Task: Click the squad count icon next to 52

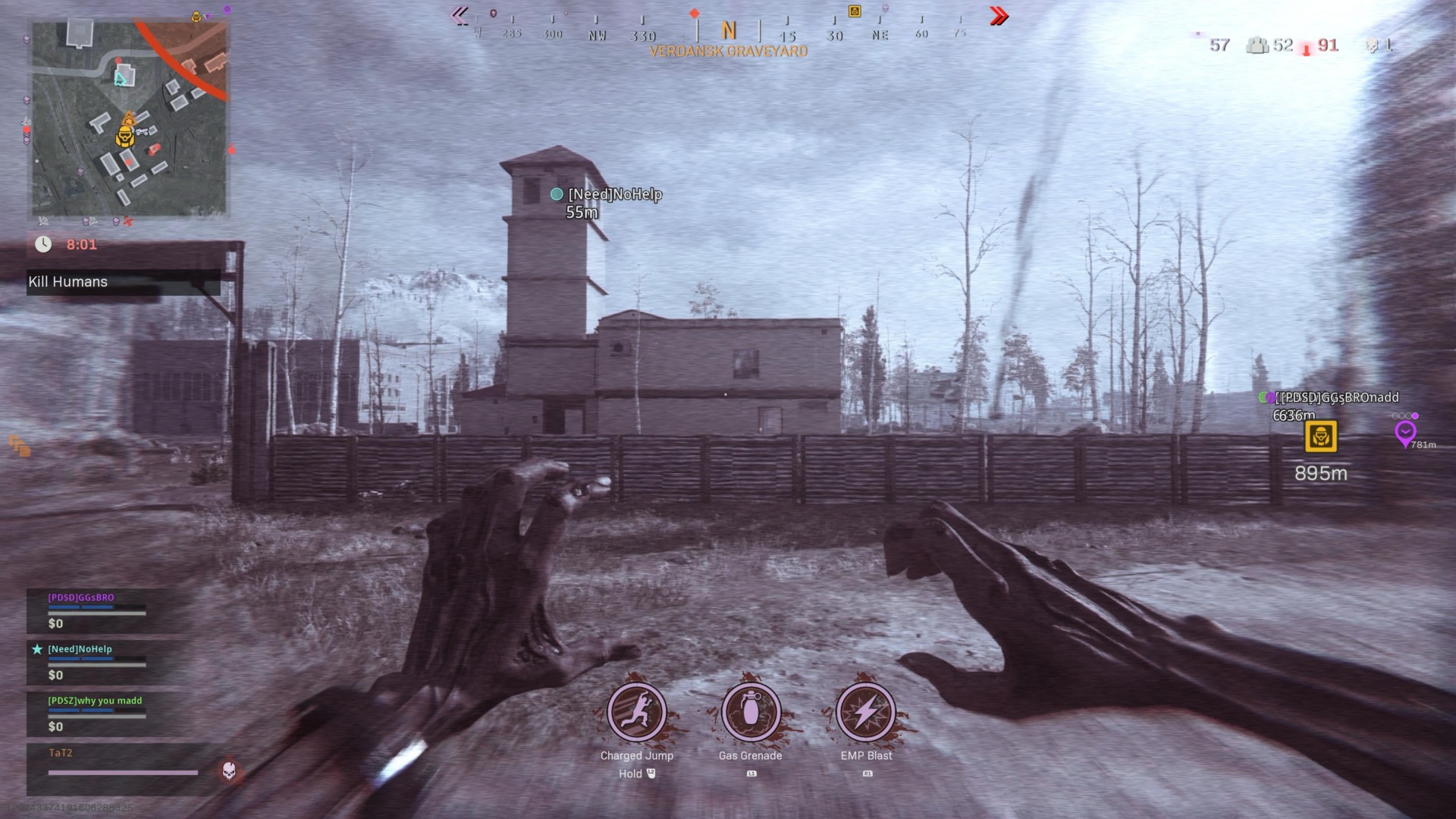Action: pos(1258,45)
